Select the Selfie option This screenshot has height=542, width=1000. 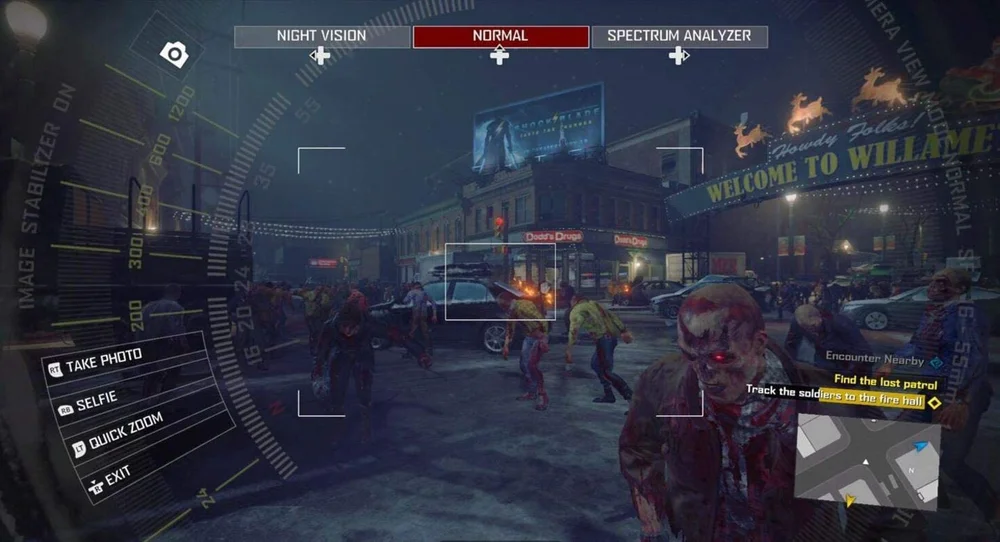96,398
